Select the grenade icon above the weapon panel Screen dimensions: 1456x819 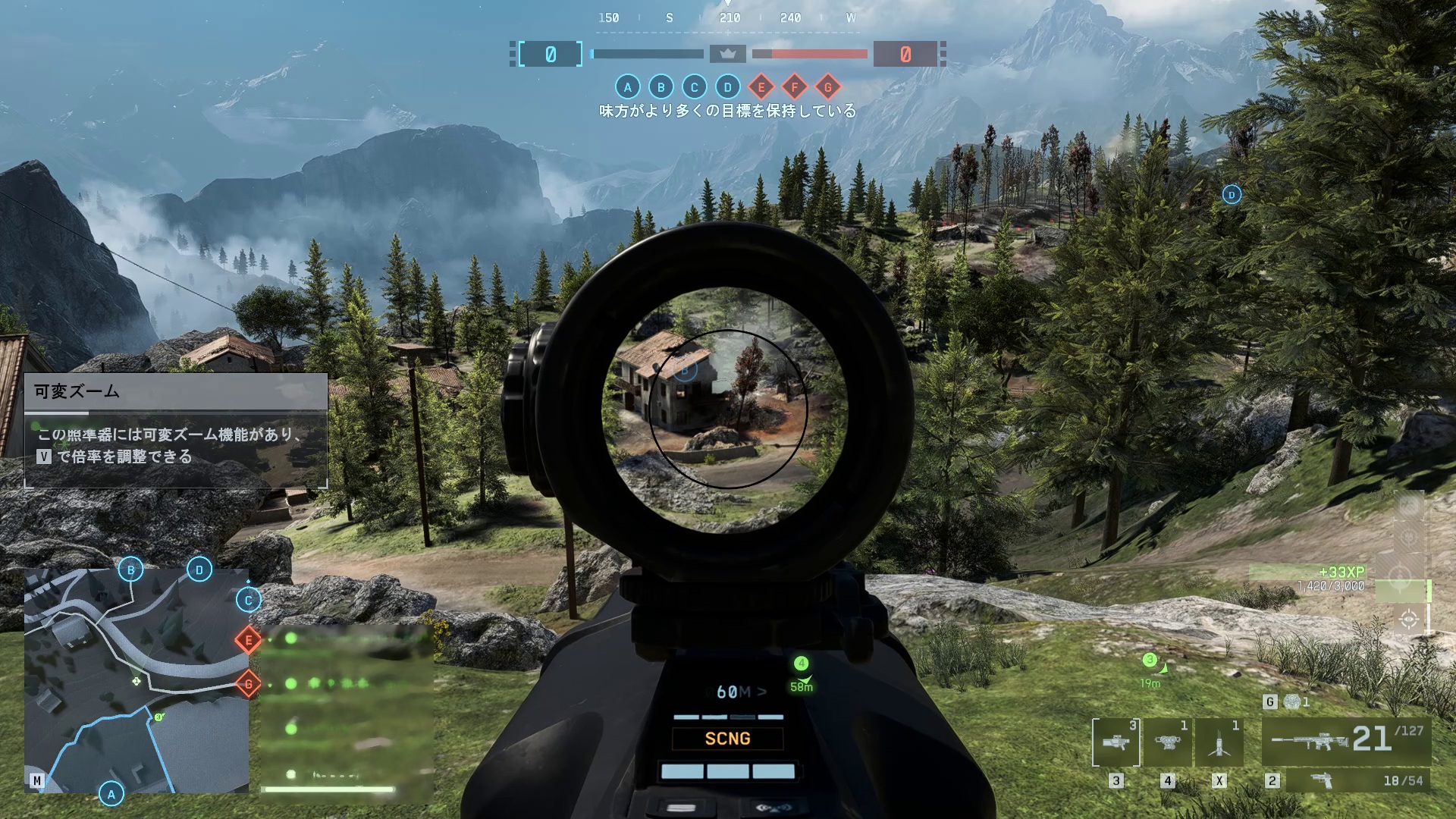(1292, 701)
